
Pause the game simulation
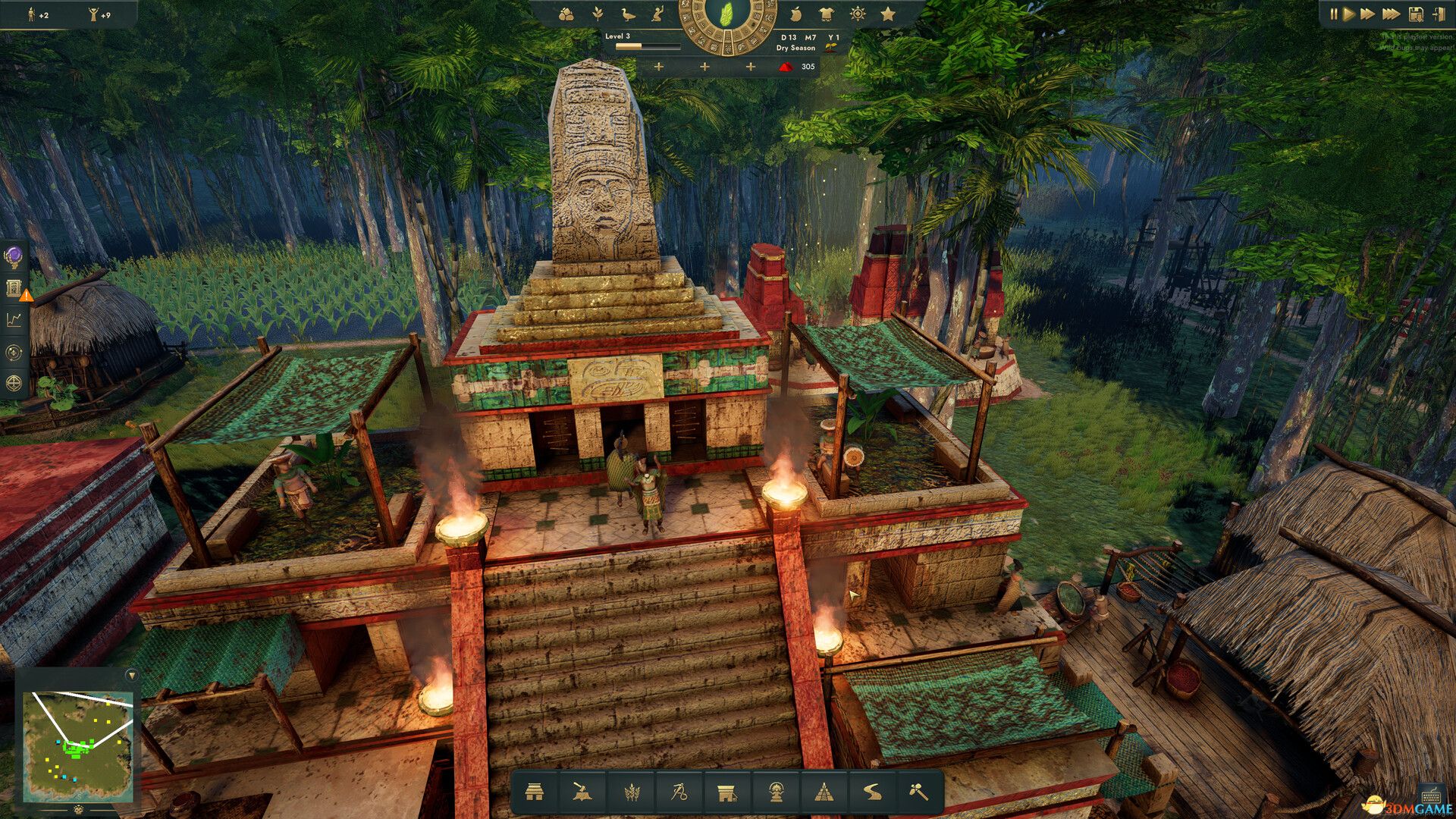[x=1334, y=13]
